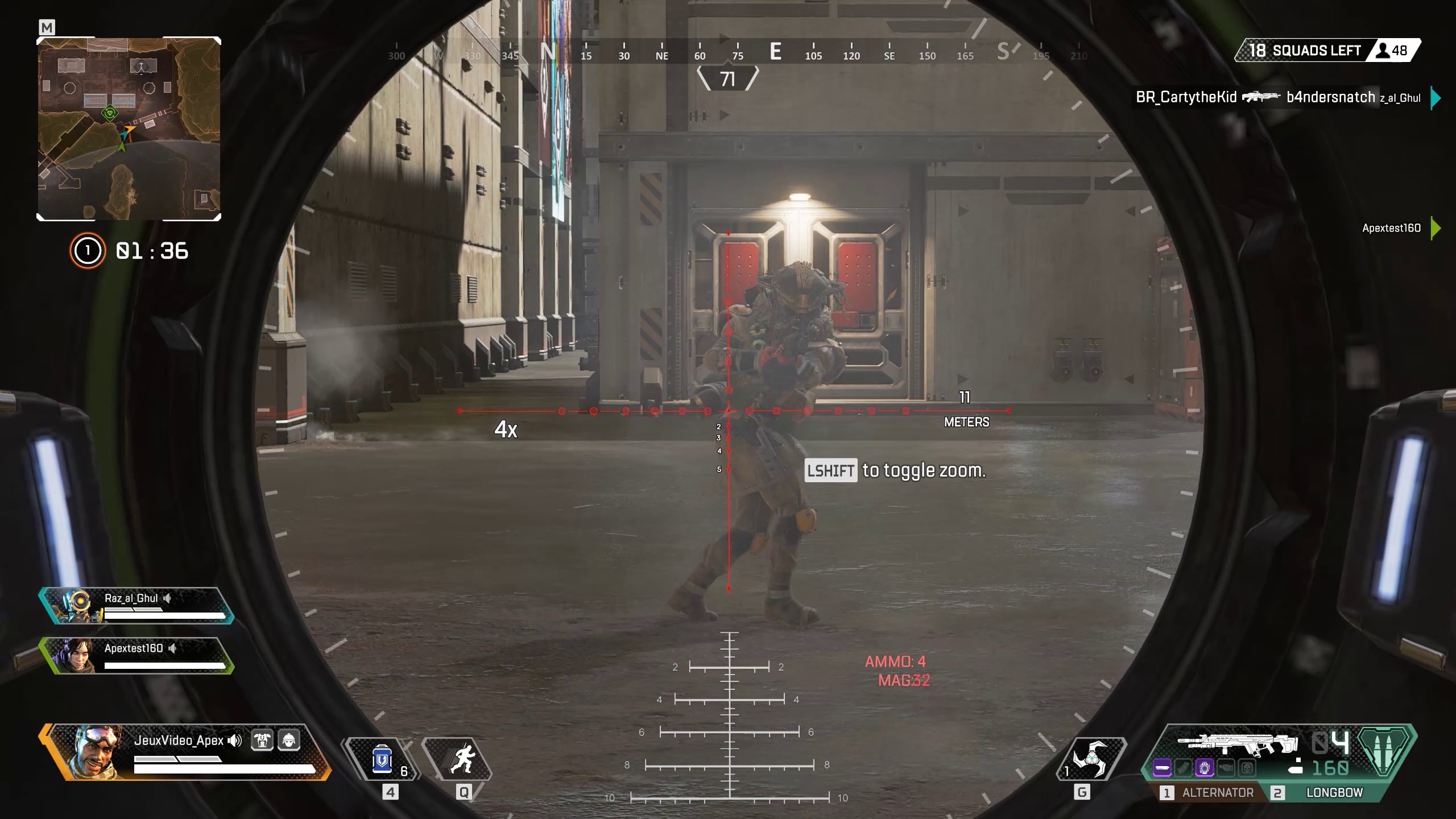Click the arrow next to Apextest160's kill feed entry

[1442, 229]
